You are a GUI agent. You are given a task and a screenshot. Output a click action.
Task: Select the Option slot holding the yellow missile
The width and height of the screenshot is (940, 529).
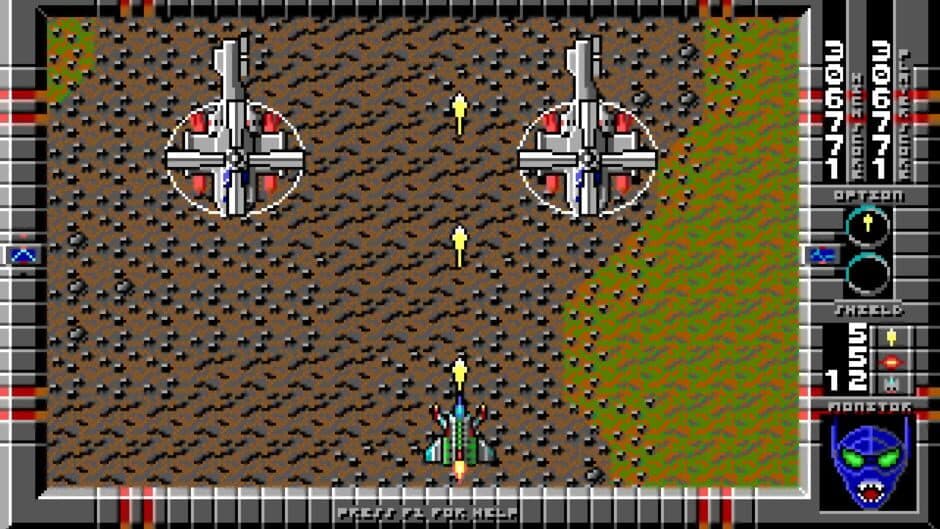point(866,226)
